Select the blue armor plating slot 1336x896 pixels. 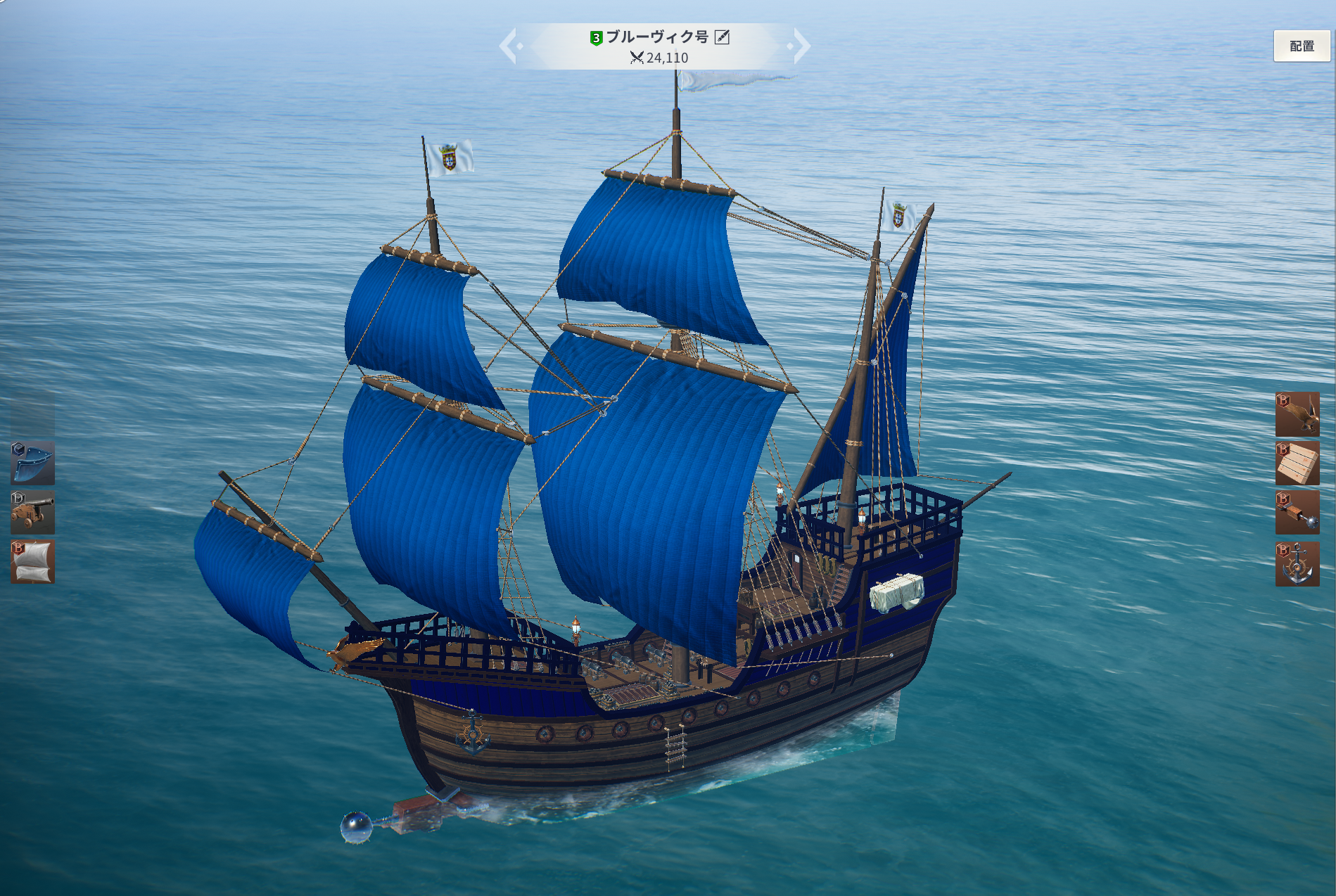tap(33, 463)
